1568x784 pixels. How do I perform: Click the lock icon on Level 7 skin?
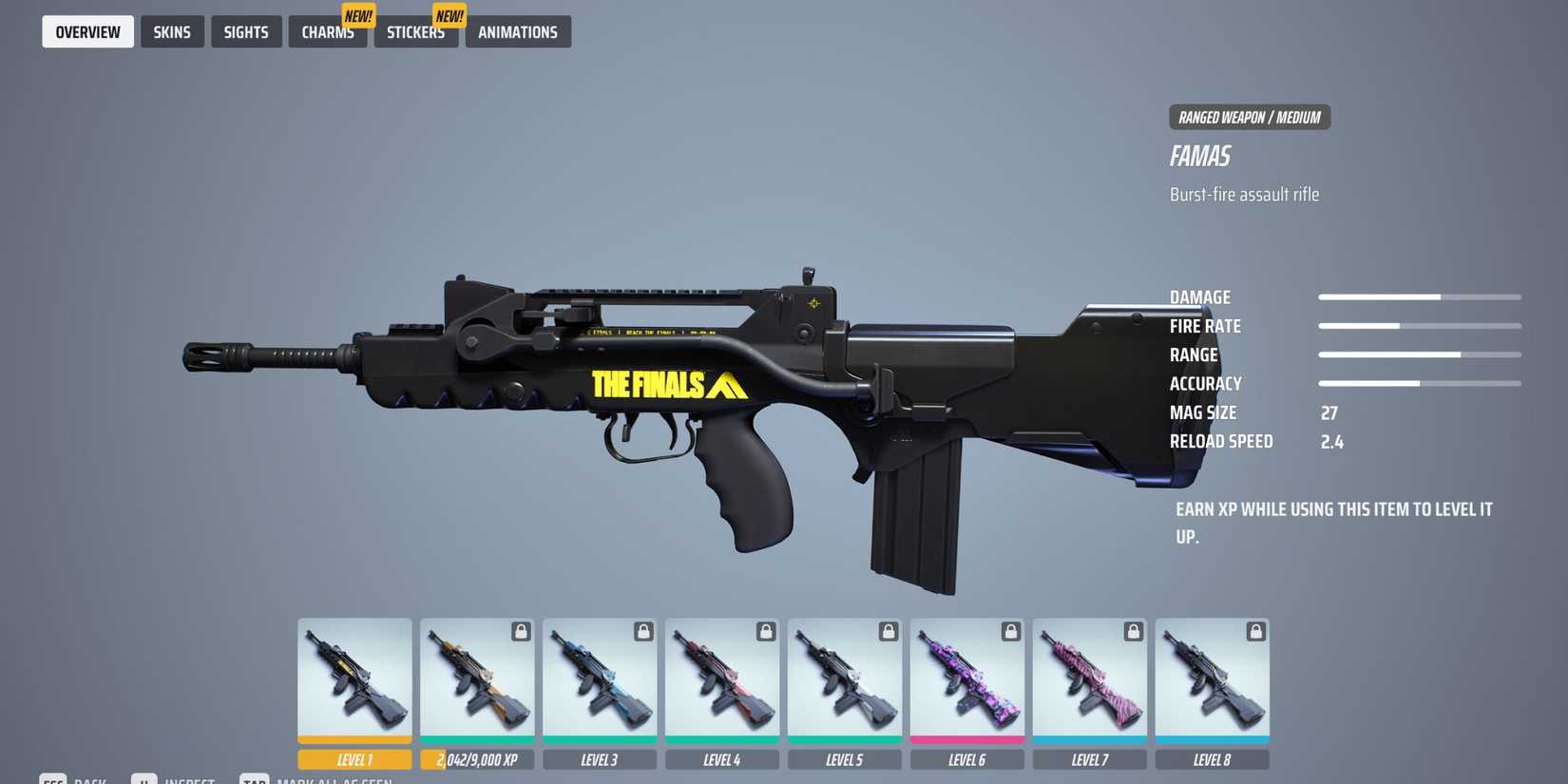(x=1134, y=630)
